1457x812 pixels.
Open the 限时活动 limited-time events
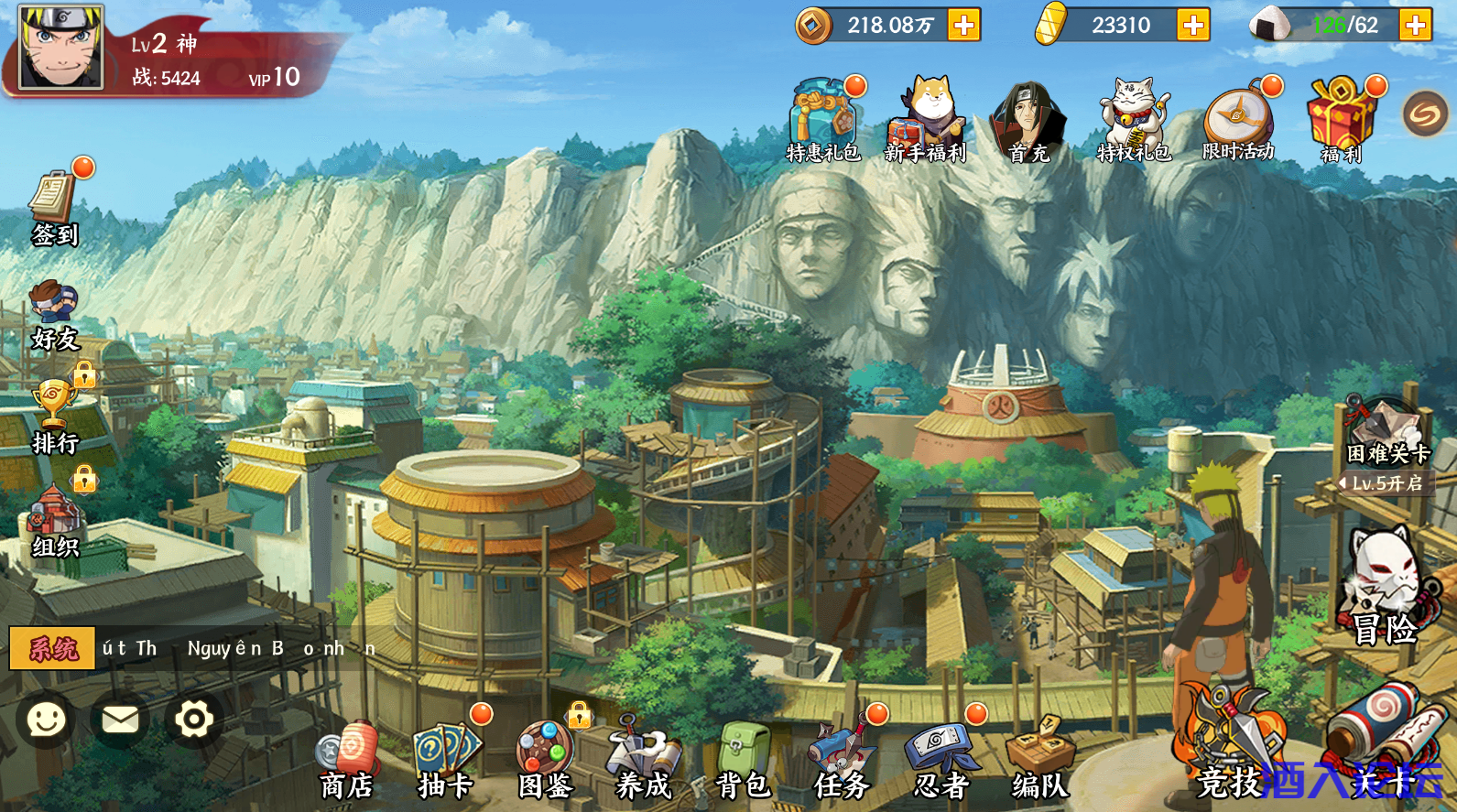(x=1238, y=121)
